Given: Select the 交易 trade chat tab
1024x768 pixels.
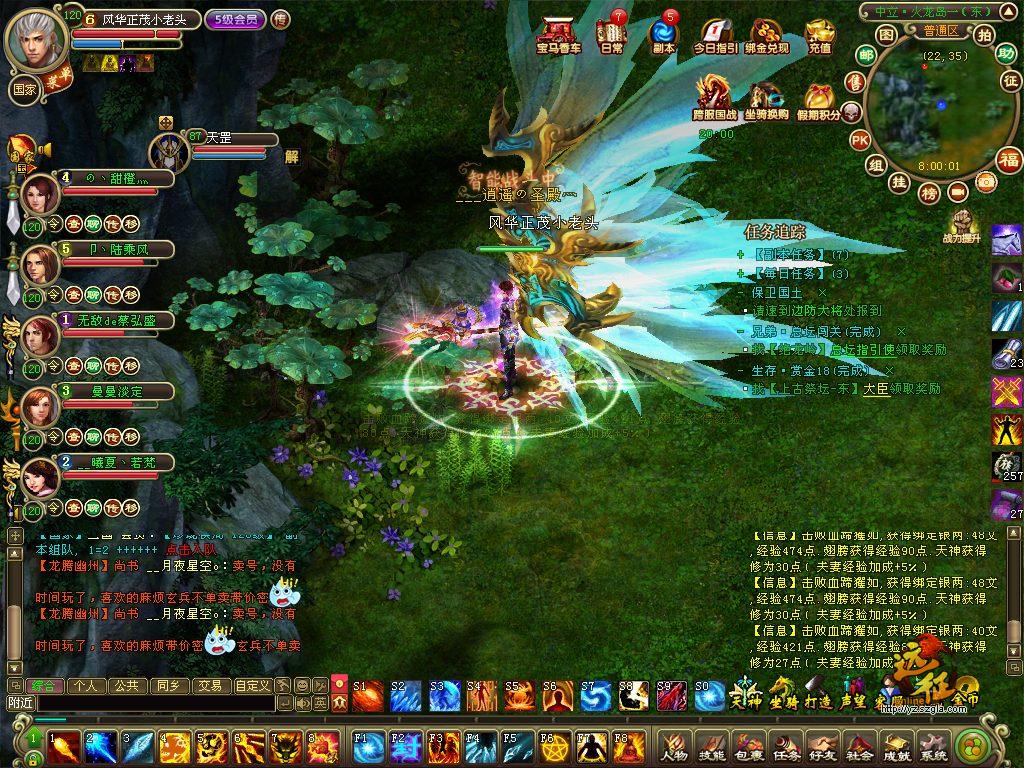Looking at the screenshot, I should click(x=208, y=686).
